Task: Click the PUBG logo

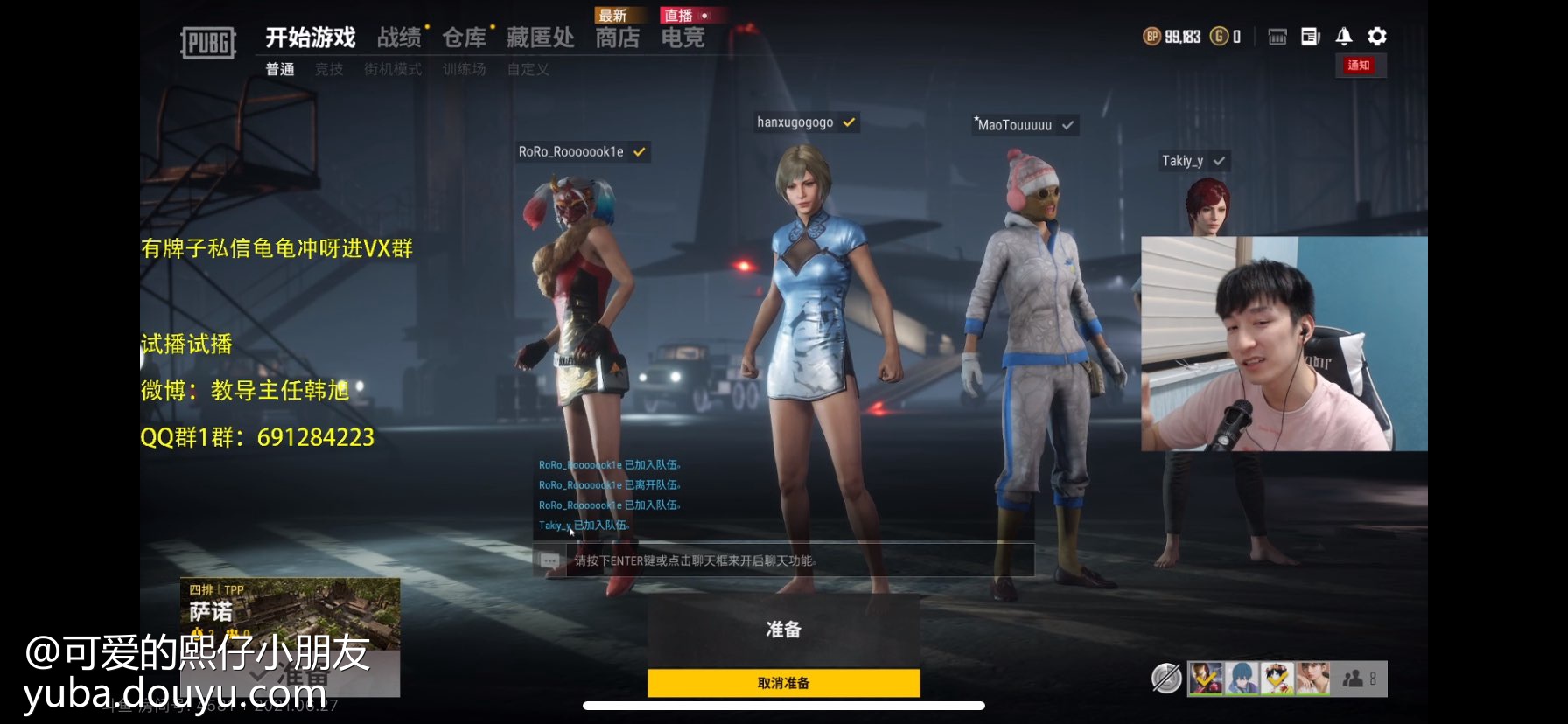Action: tap(208, 42)
